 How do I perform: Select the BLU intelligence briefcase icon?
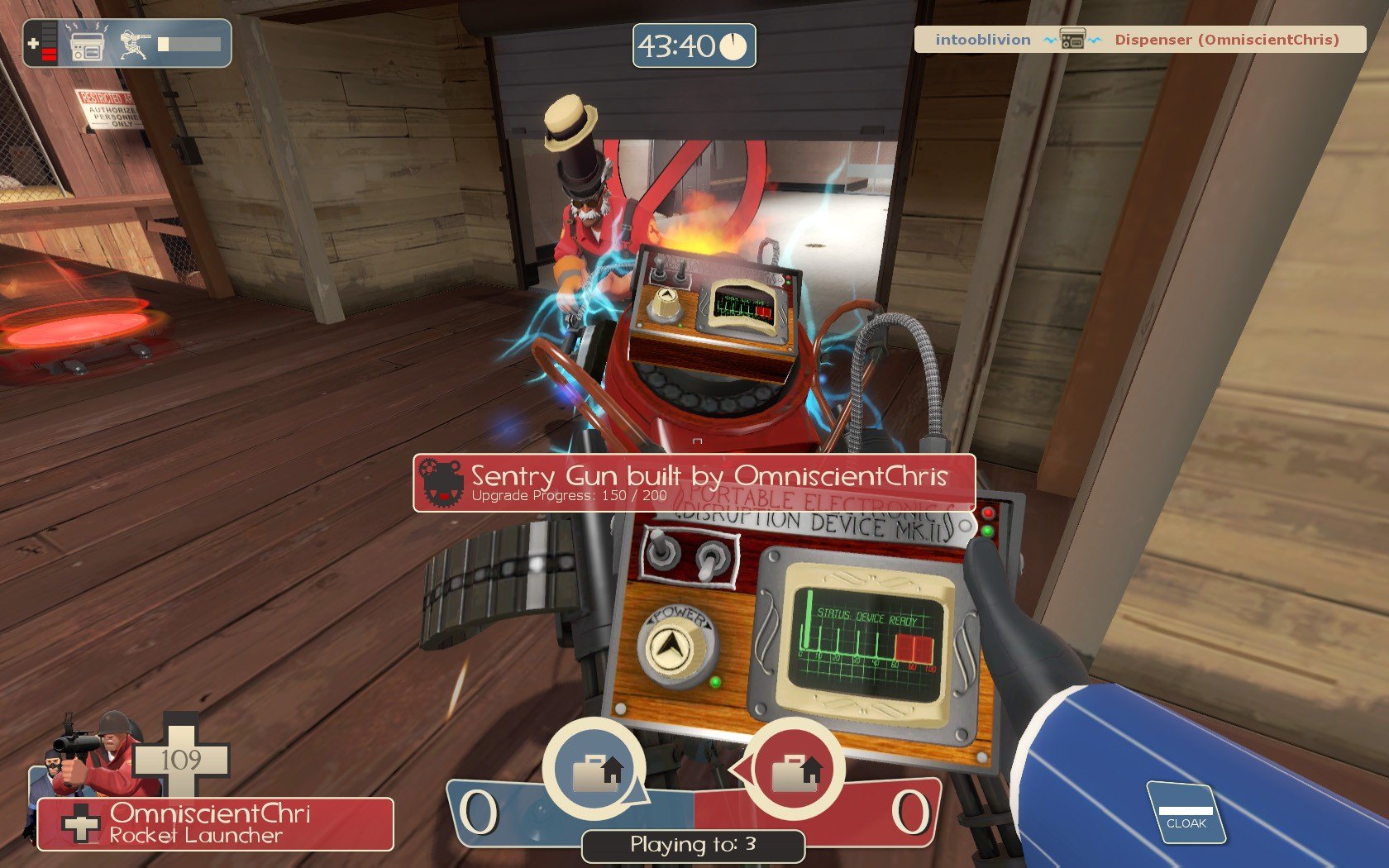[594, 770]
